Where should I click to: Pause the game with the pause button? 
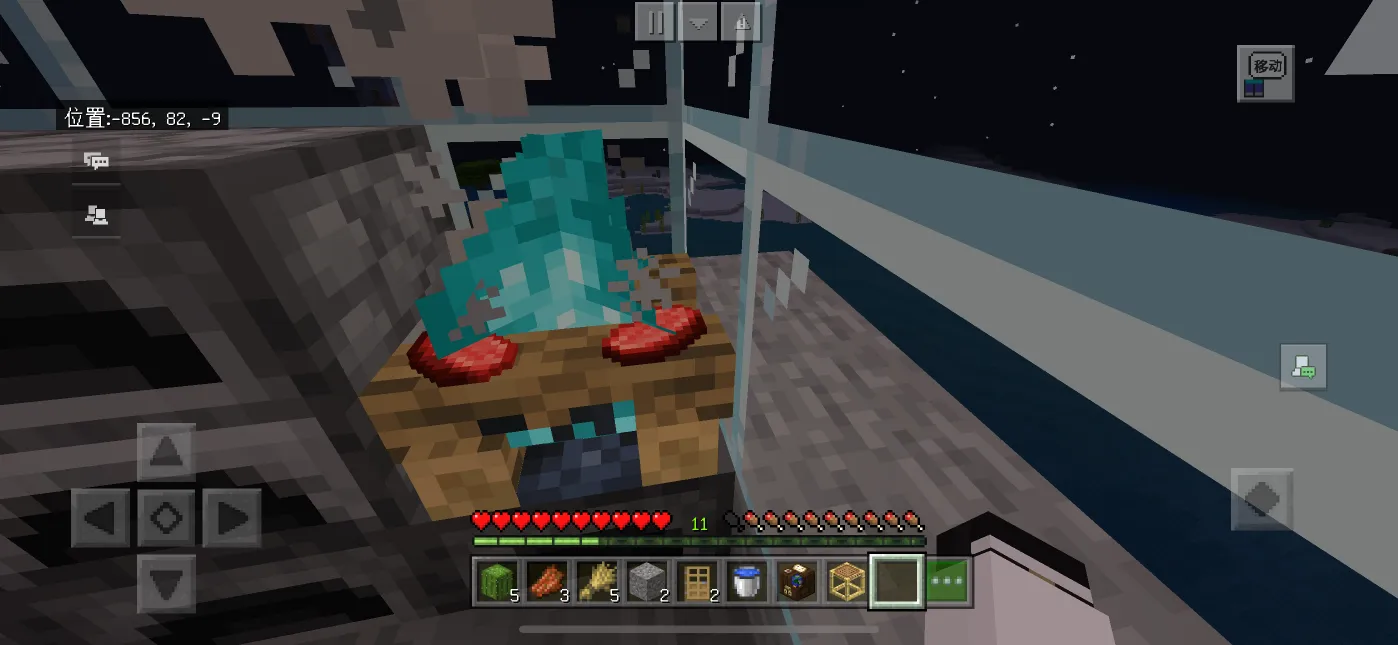tap(655, 22)
